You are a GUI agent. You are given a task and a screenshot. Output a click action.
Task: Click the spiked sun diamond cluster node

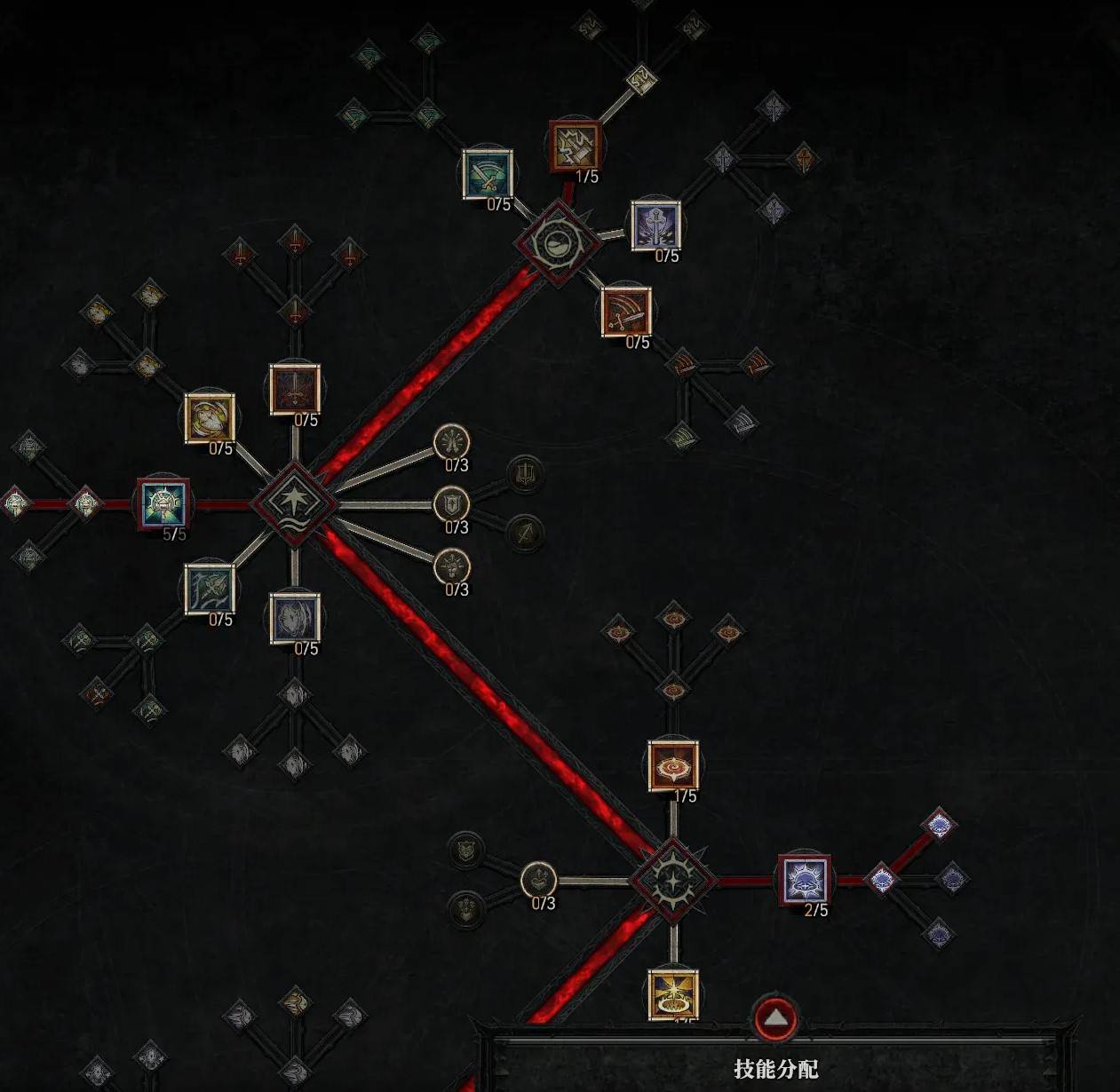673,881
